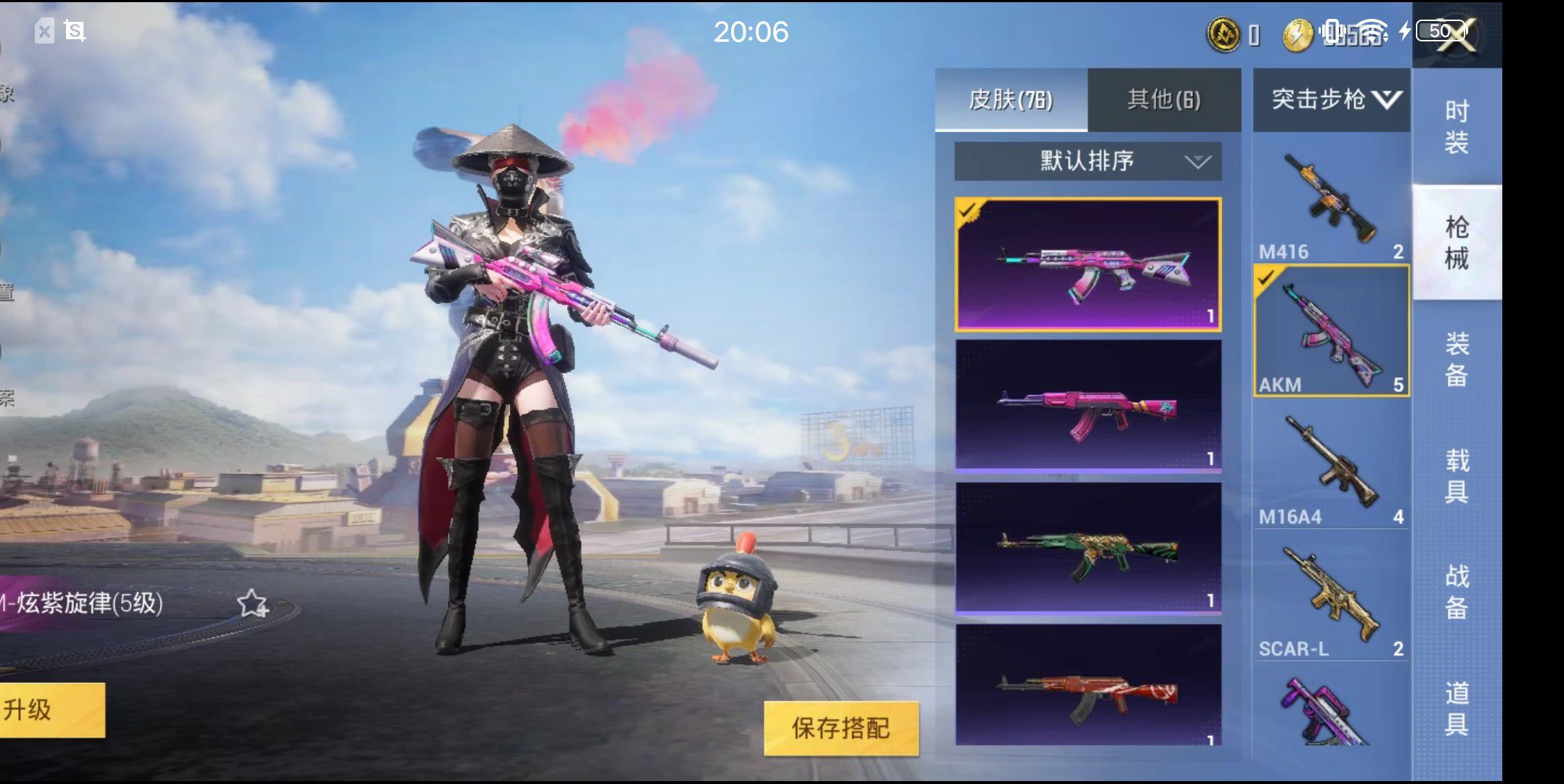Viewport: 1564px width, 784px height.
Task: Choose the pink AKM skin with teal stock
Action: point(1088,405)
